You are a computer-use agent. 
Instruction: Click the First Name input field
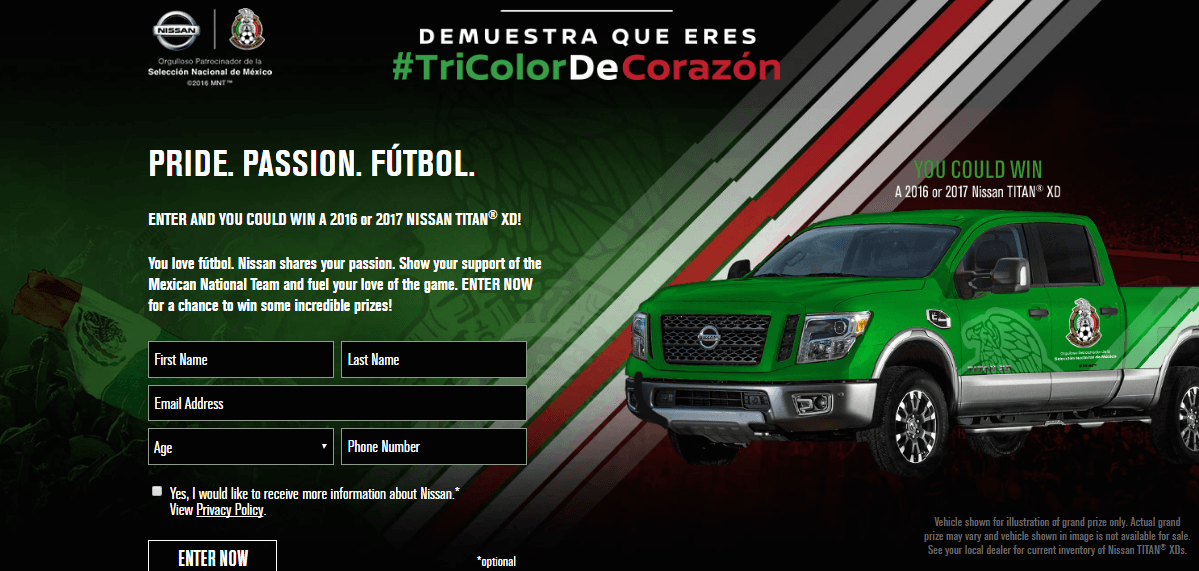(x=240, y=360)
